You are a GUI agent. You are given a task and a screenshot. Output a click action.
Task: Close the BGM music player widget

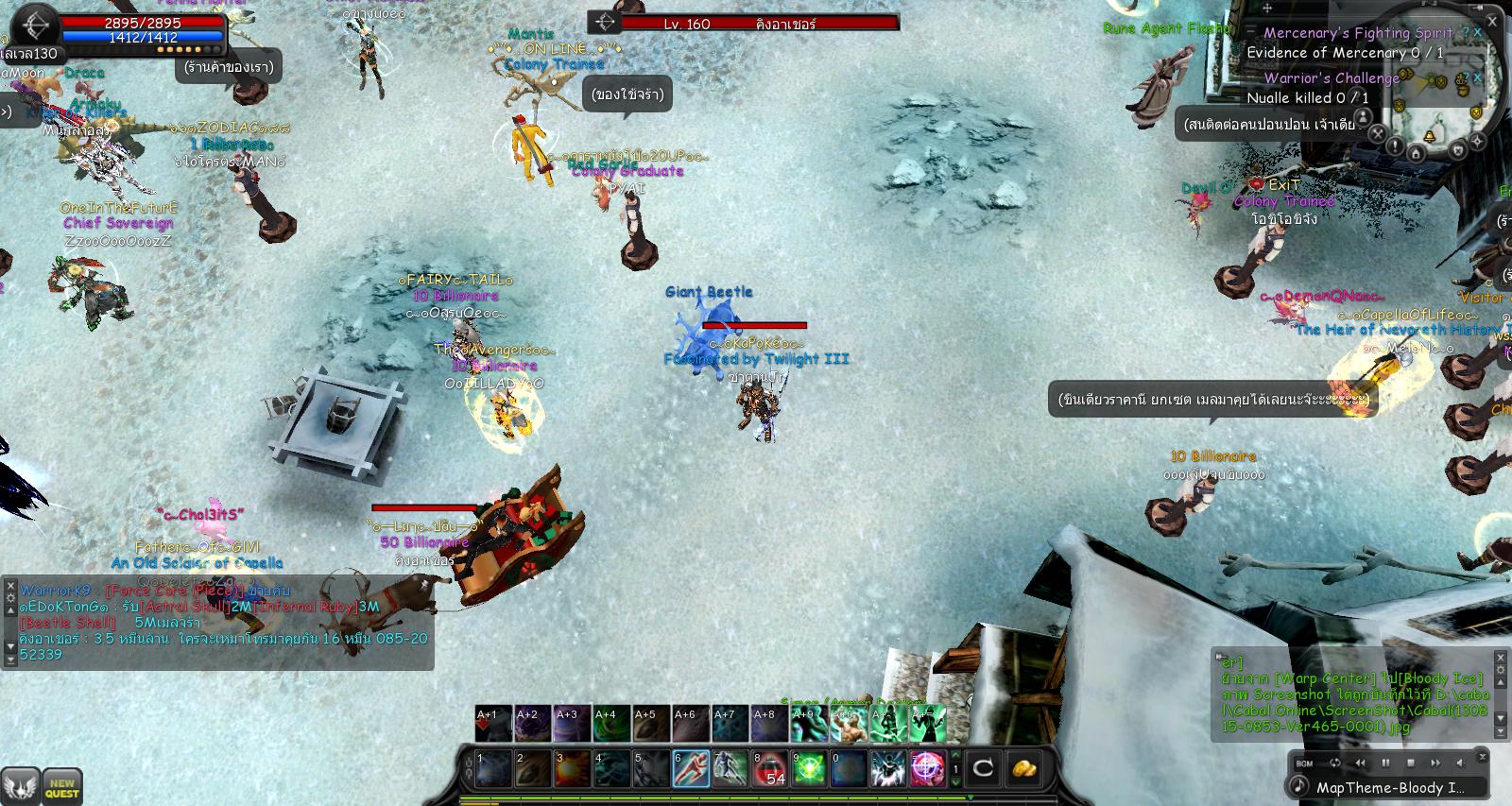(1485, 757)
